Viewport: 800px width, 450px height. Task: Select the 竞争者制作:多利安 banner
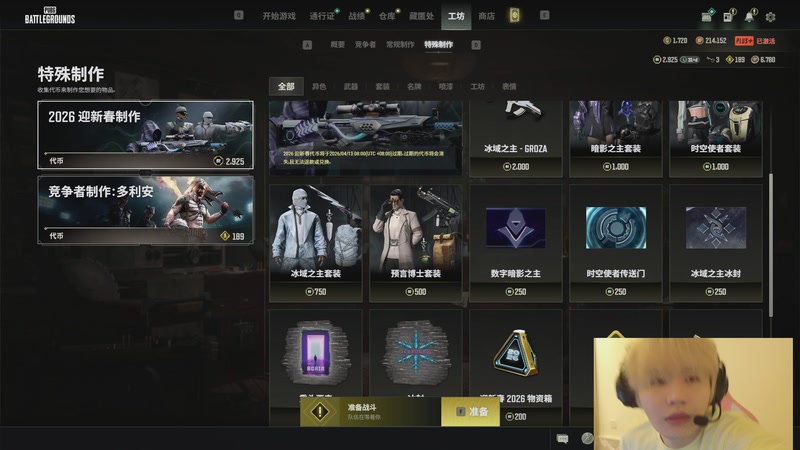click(x=145, y=209)
